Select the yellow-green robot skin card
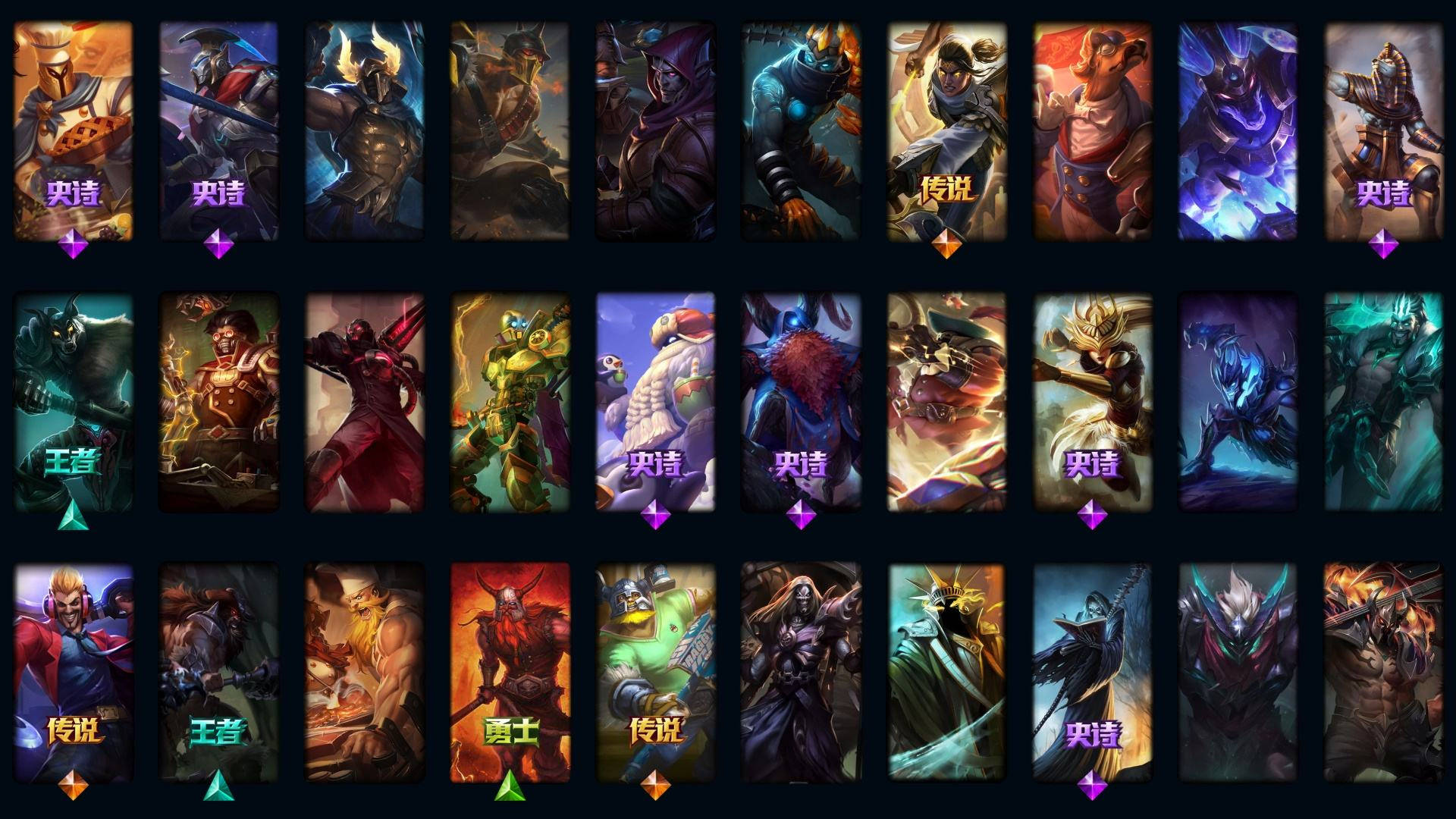The width and height of the screenshot is (1456, 819). click(x=510, y=402)
